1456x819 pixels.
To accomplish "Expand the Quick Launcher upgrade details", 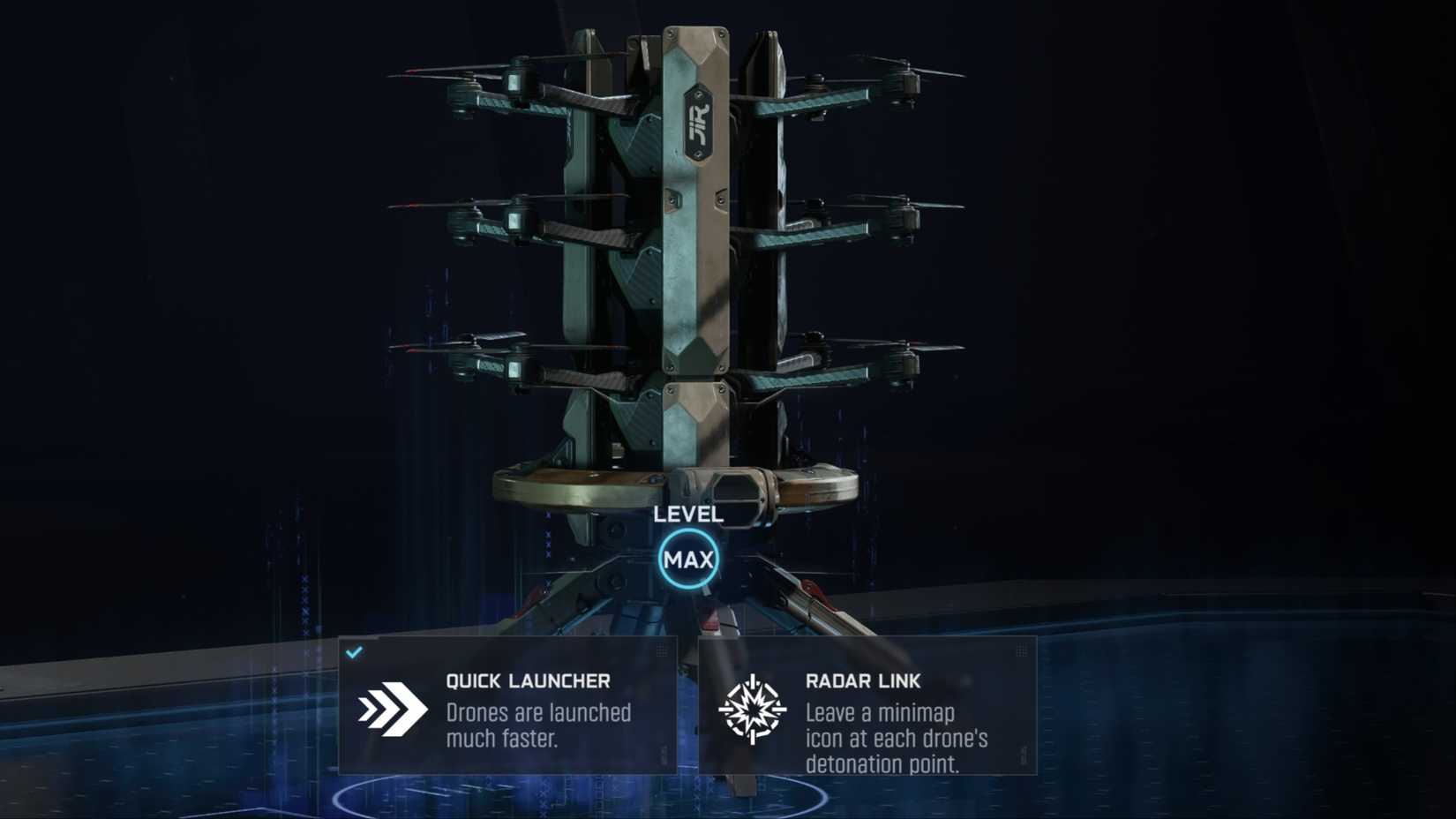I will [507, 706].
